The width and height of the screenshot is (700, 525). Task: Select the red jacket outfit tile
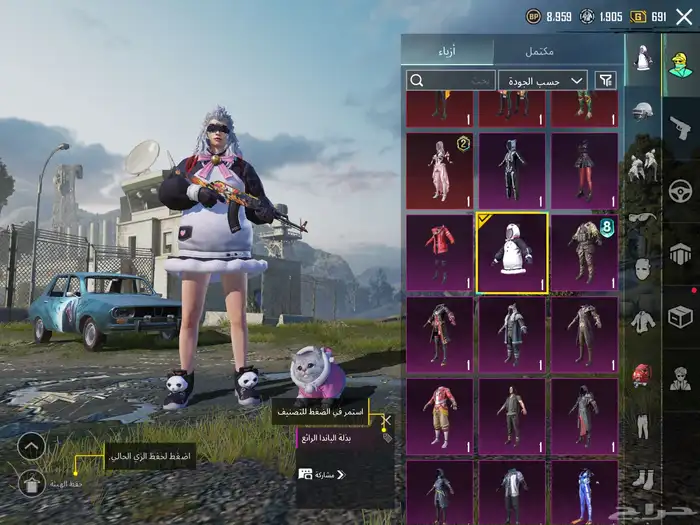pyautogui.click(x=440, y=253)
